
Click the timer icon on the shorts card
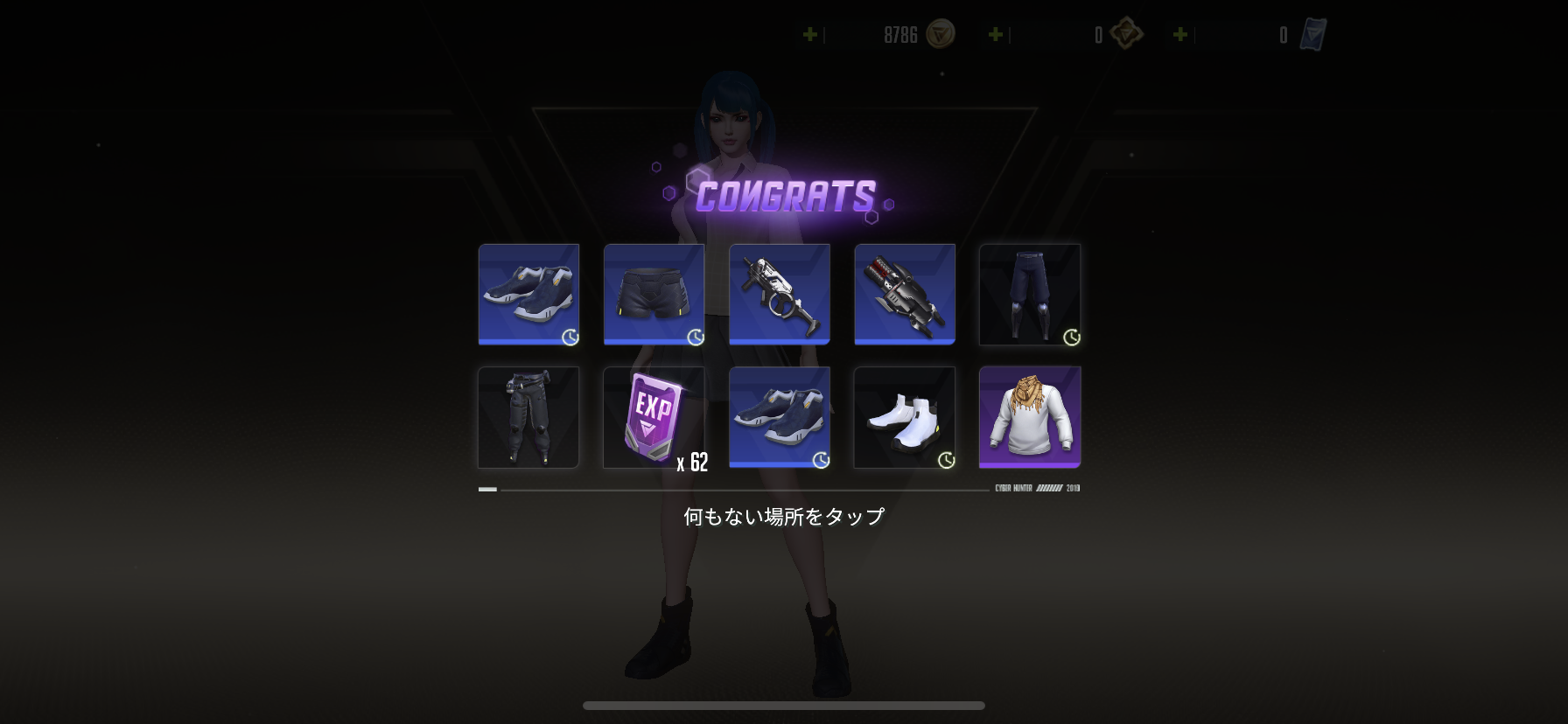[x=695, y=337]
